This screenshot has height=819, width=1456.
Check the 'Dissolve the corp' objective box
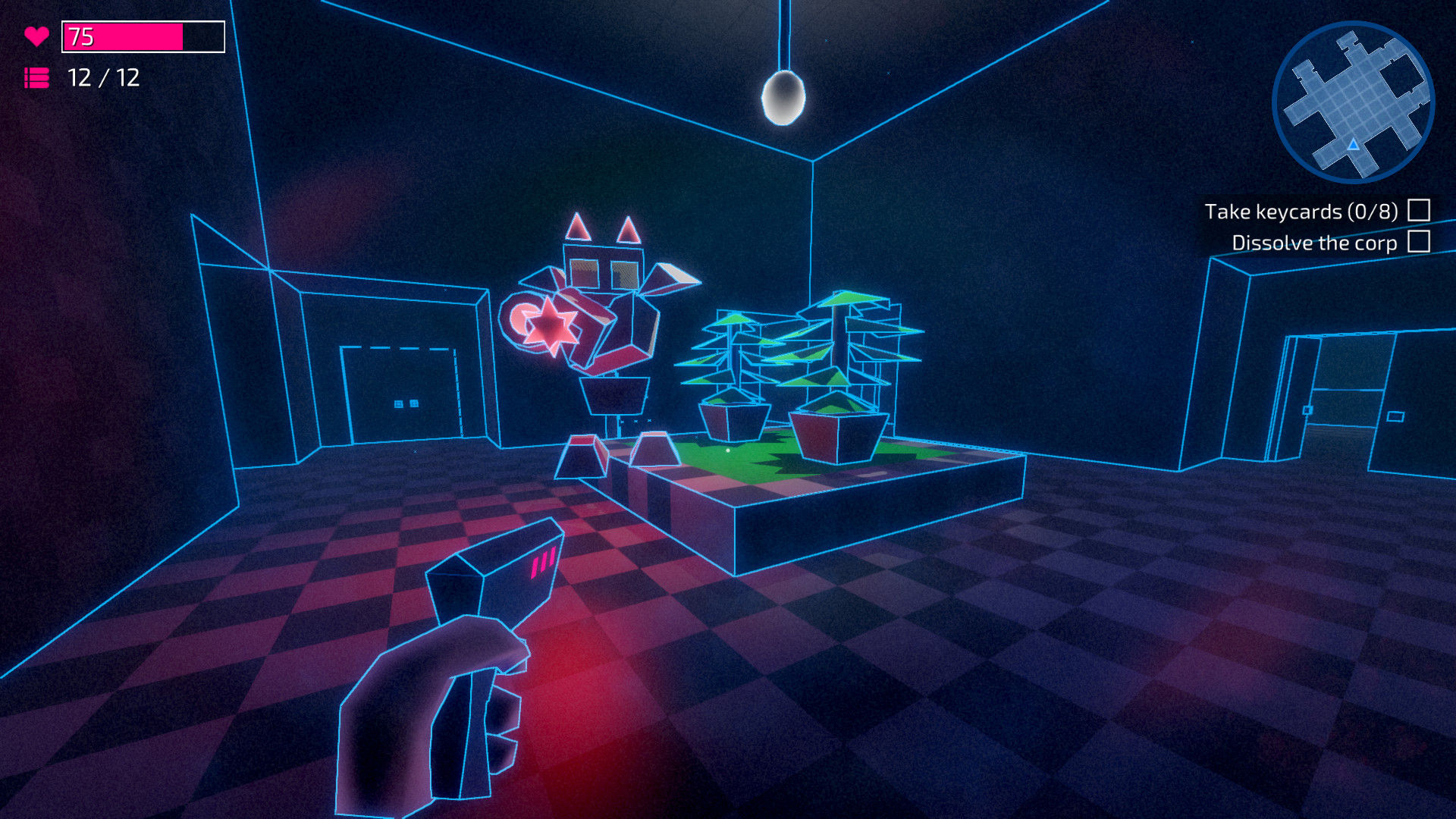tap(1417, 243)
